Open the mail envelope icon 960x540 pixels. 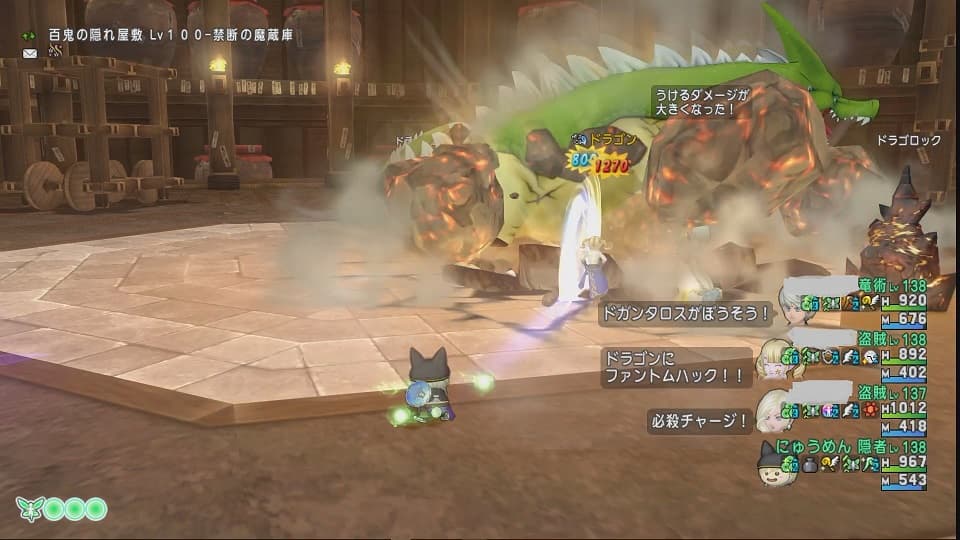(30, 53)
